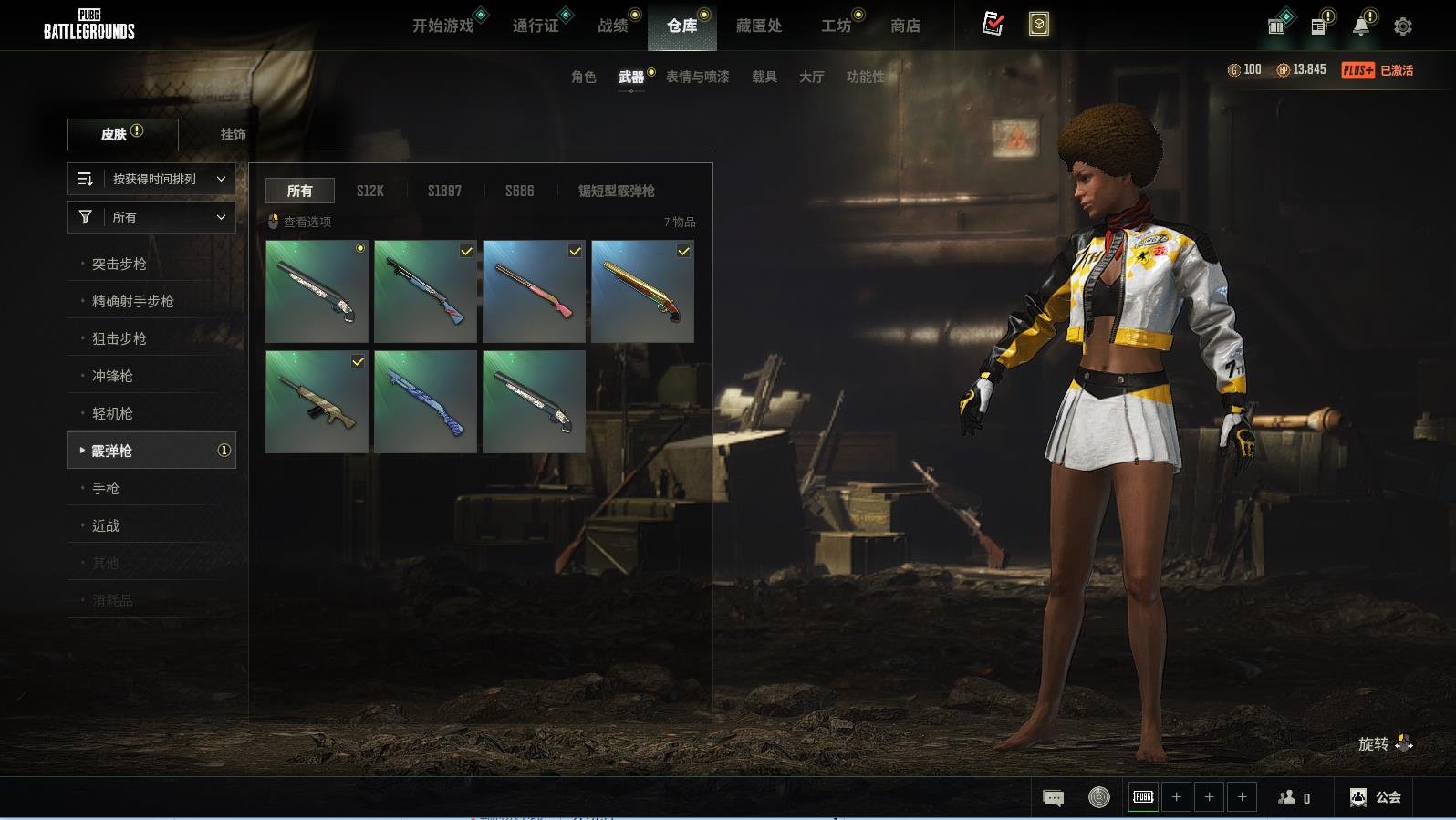Select the gold and red sawed-off skin
The image size is (1456, 820).
[642, 292]
